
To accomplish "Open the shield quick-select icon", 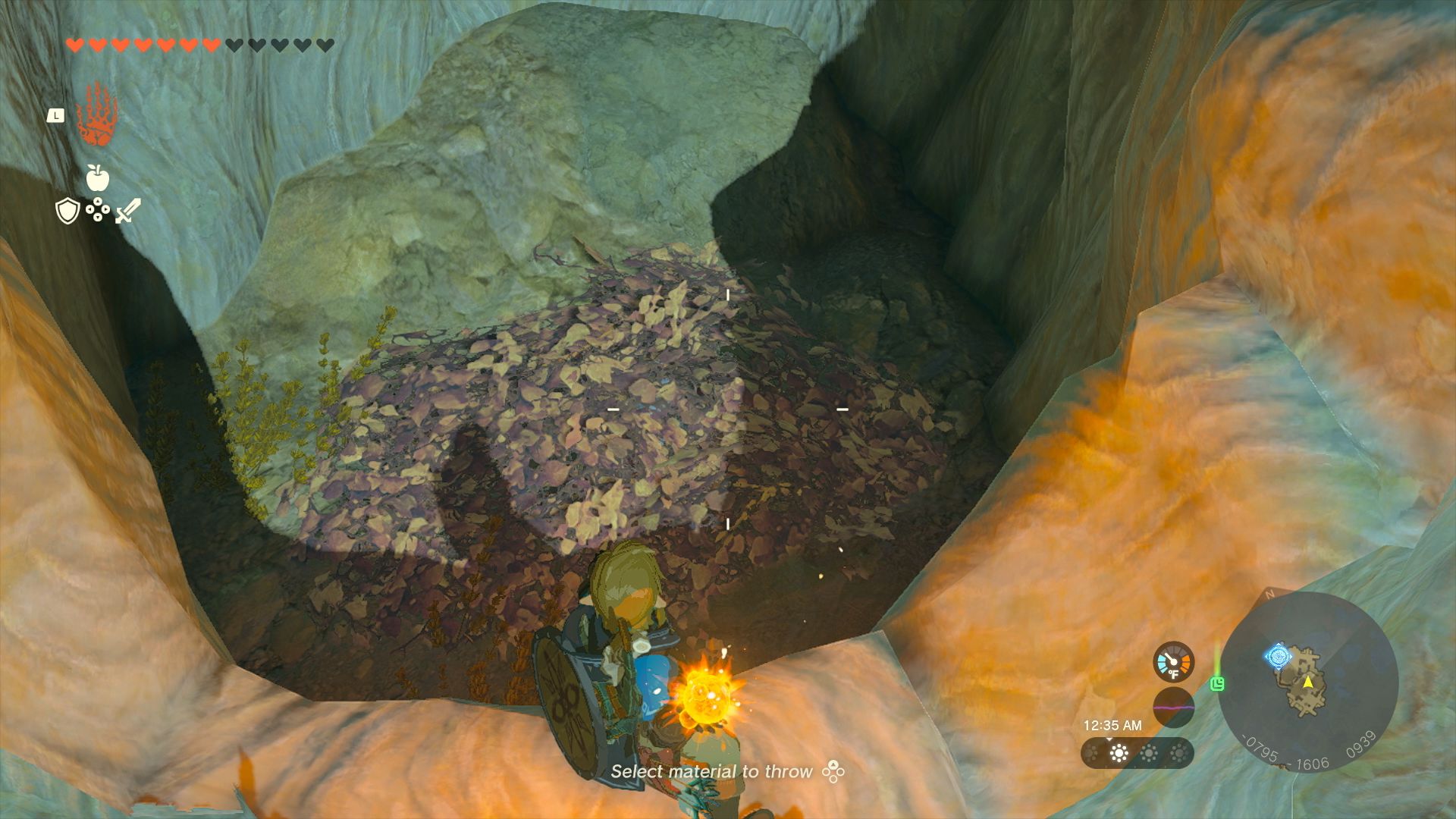I will (x=68, y=211).
